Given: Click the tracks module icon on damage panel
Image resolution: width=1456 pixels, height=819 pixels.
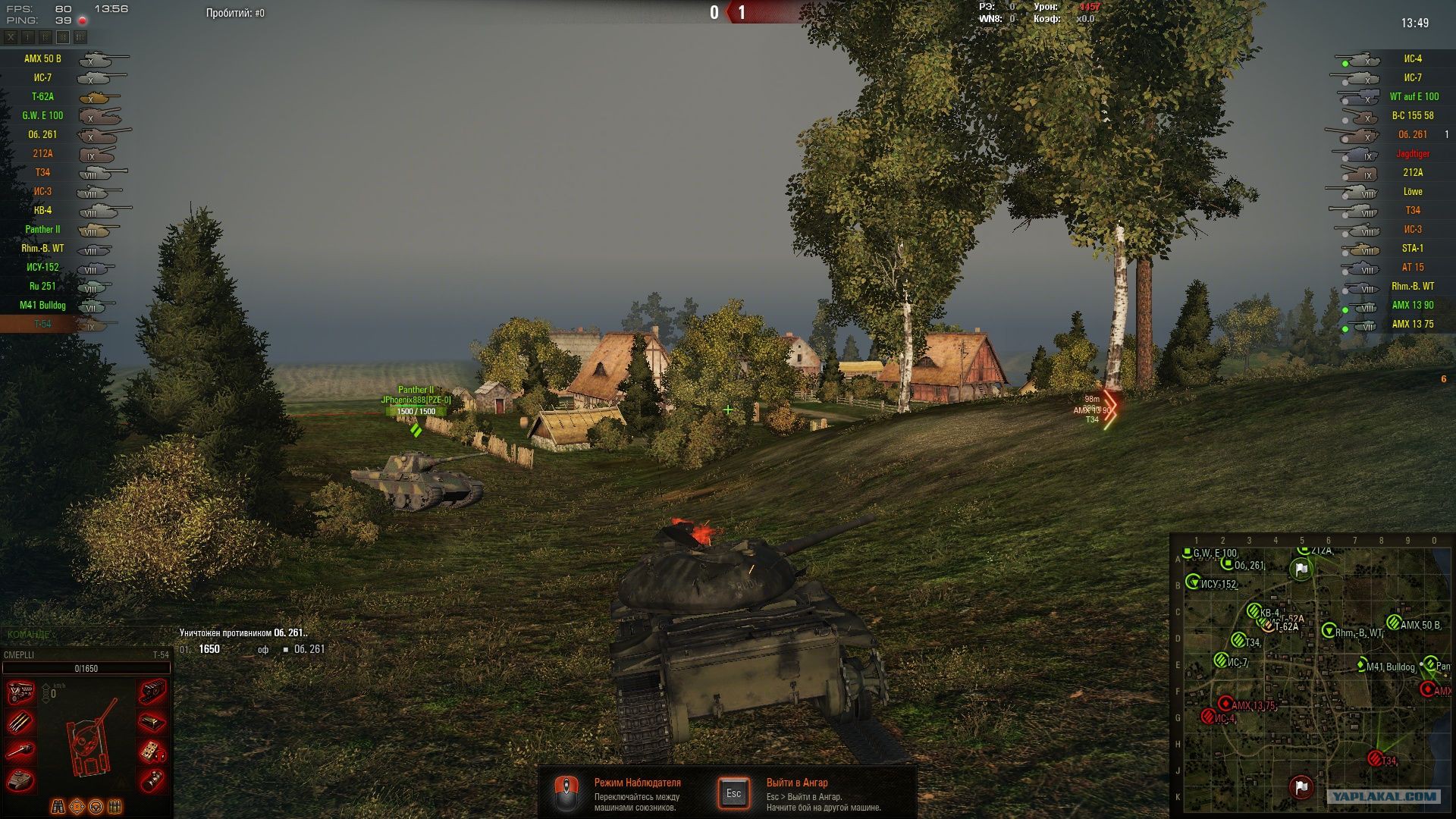Looking at the screenshot, I should 152,692.
